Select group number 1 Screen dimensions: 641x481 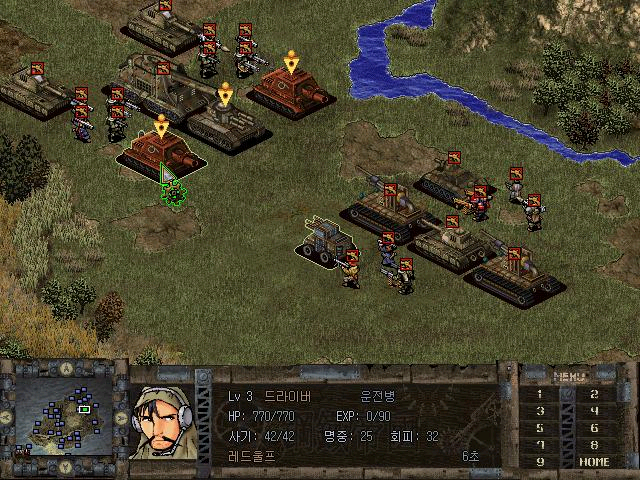coord(541,394)
